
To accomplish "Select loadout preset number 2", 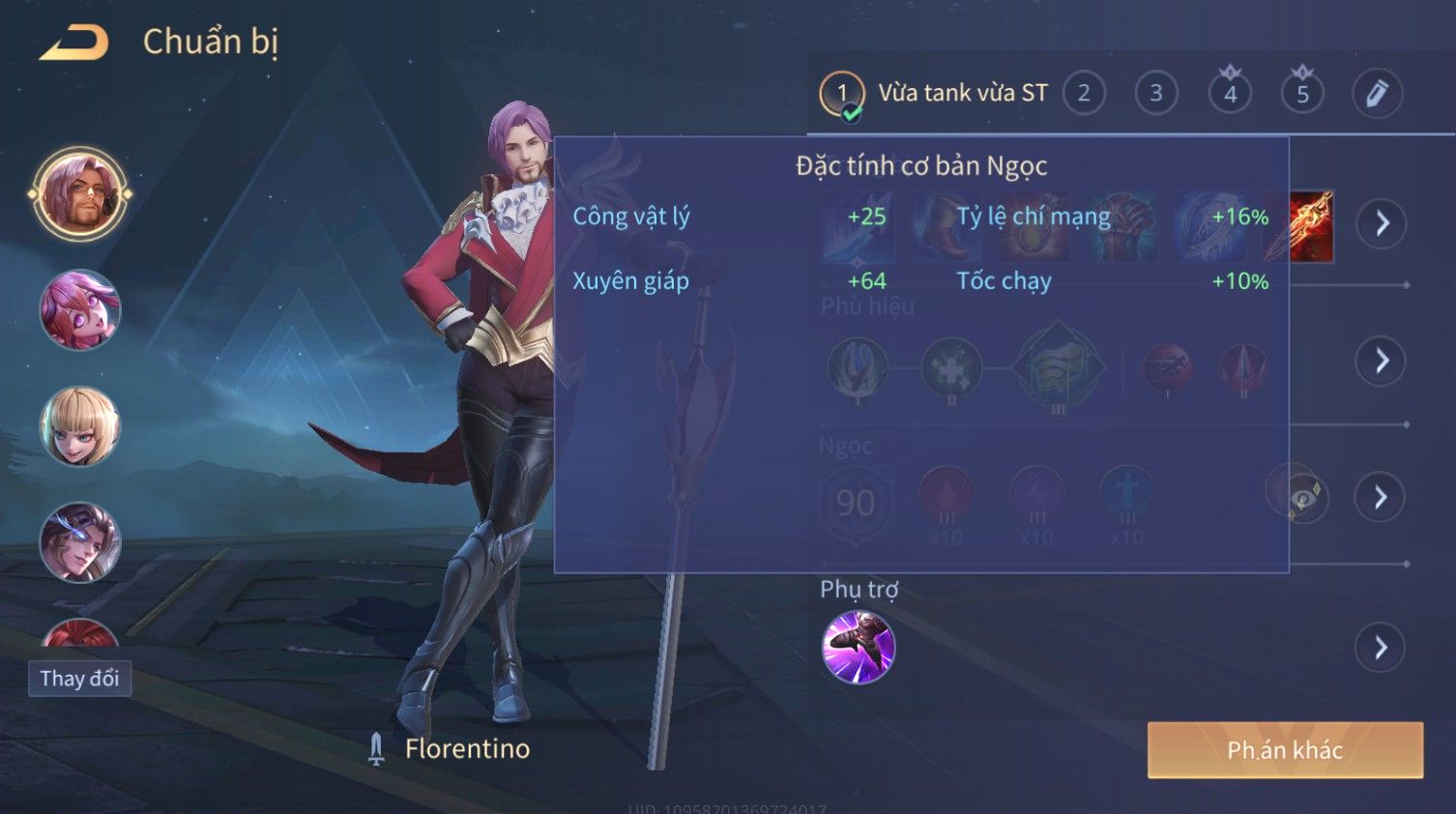I will [x=1083, y=94].
